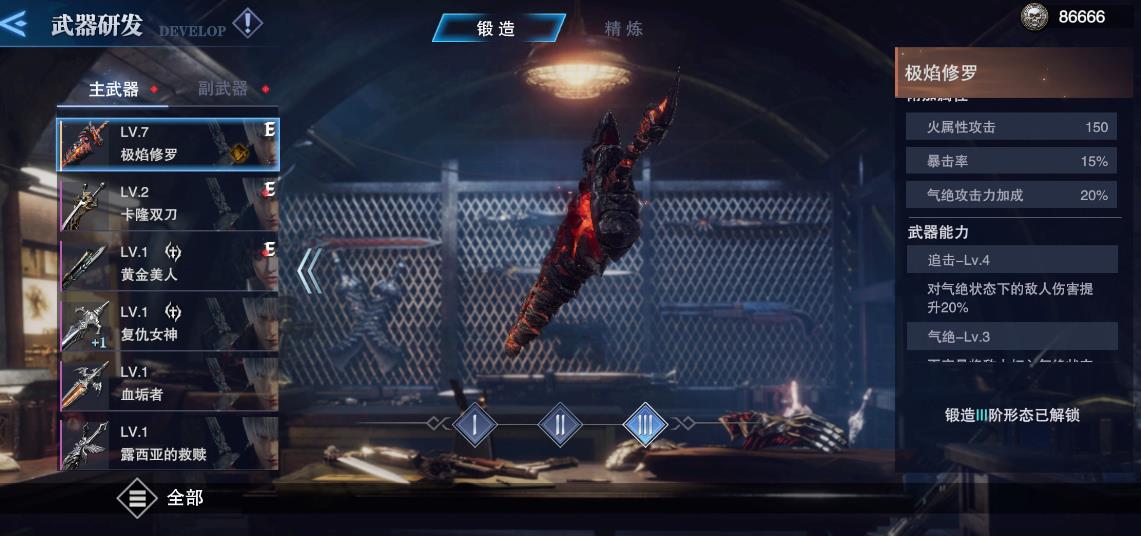The image size is (1141, 536).
Task: Choose the 黄金美人 weapon row
Action: (168, 264)
